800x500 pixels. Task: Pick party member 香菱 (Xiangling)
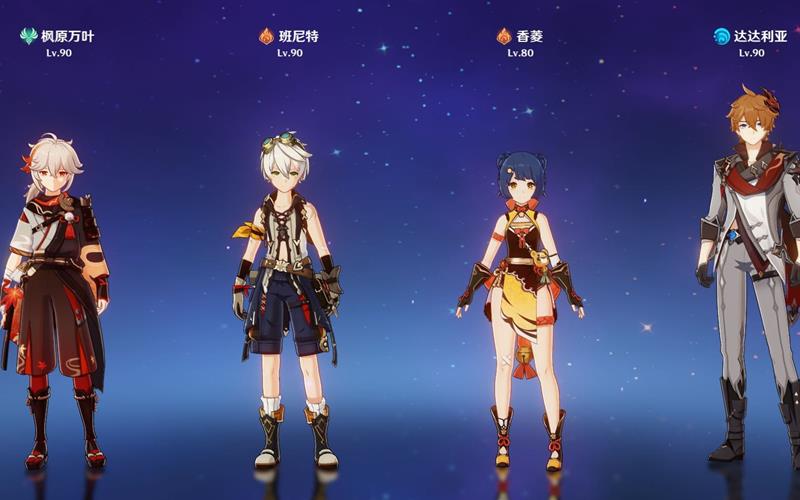(x=519, y=300)
